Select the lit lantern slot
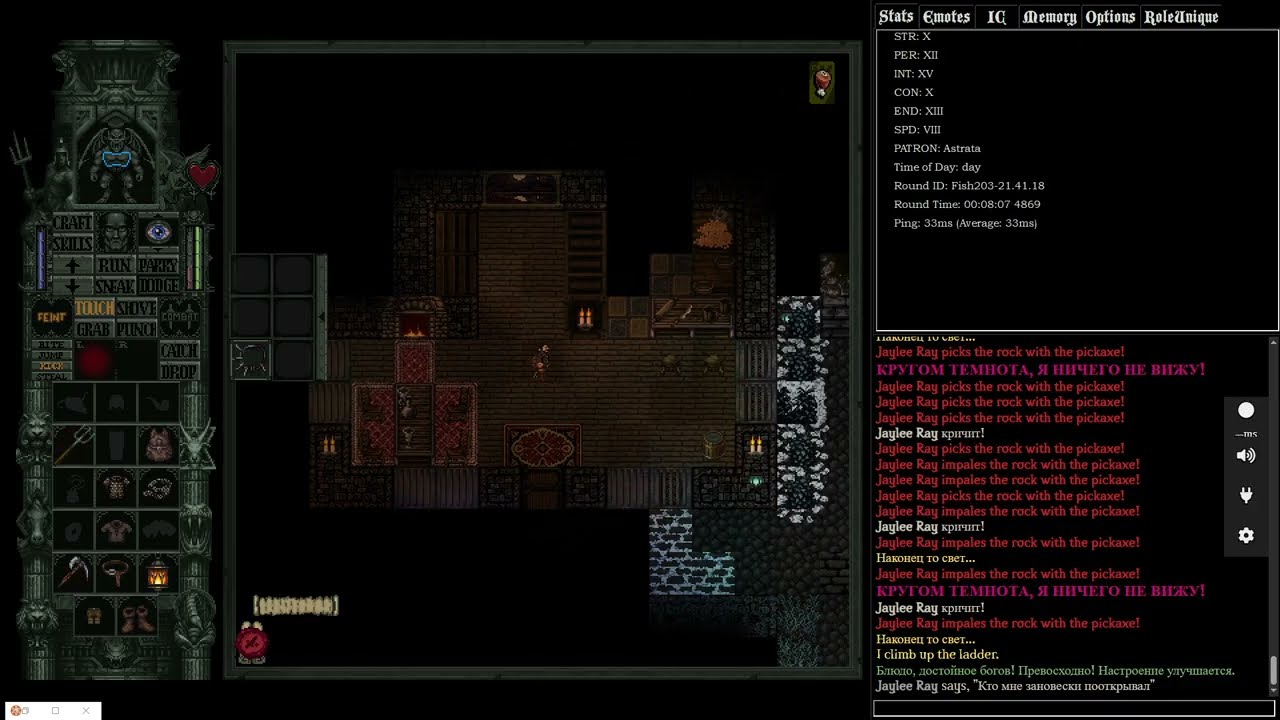1280x720 pixels. [x=158, y=575]
